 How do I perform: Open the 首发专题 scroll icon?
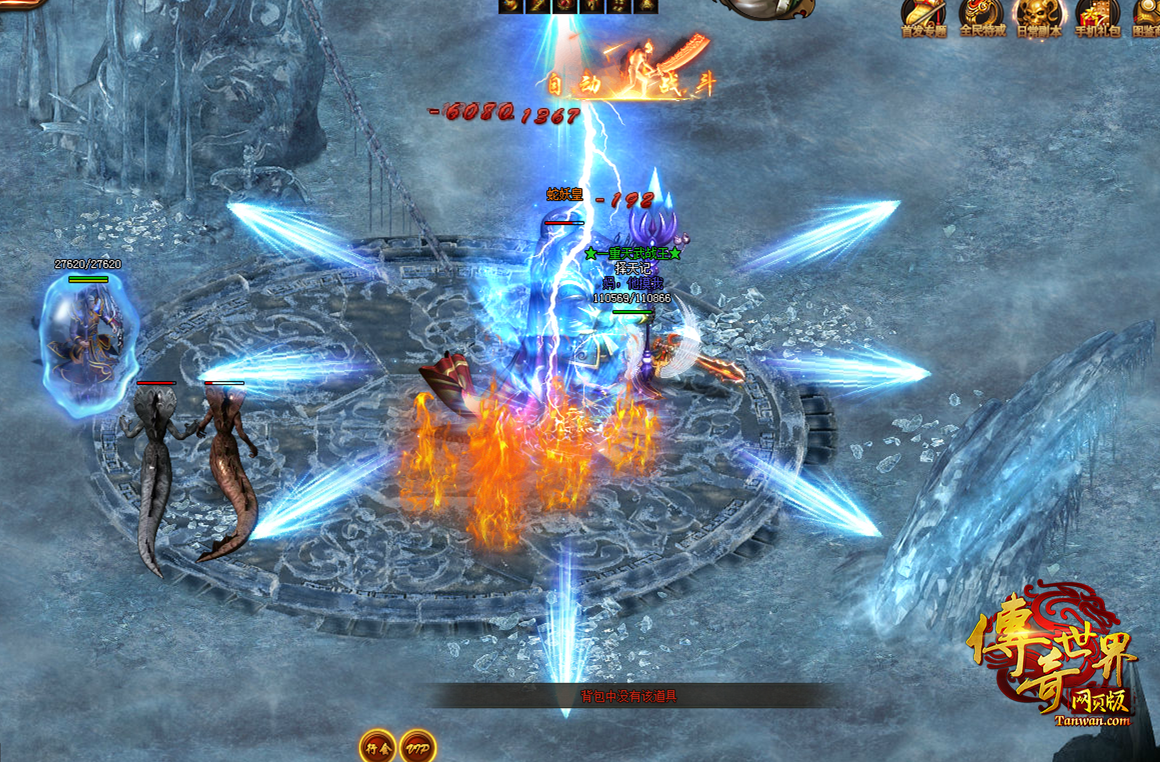[924, 15]
